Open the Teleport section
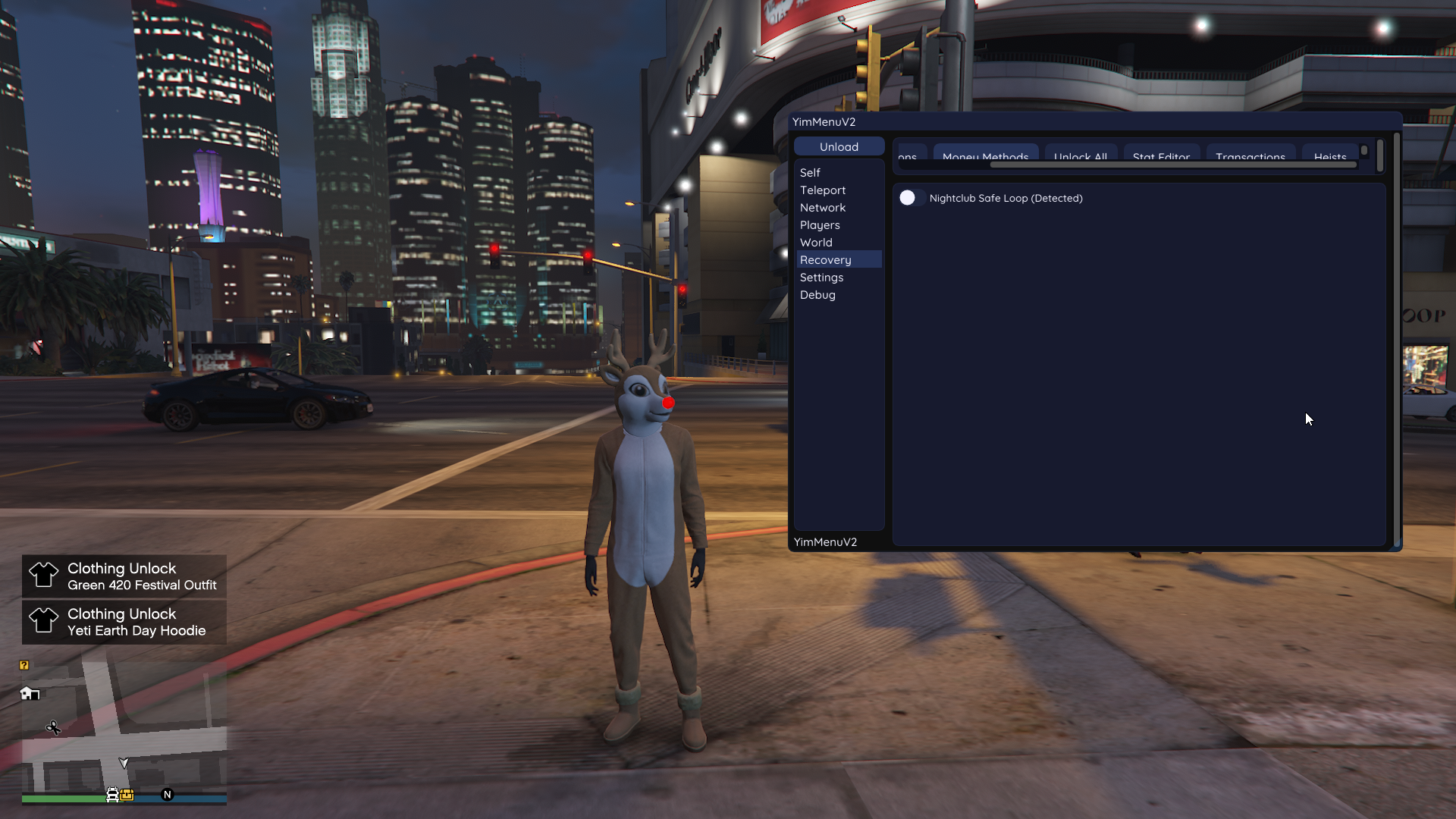 click(x=823, y=190)
